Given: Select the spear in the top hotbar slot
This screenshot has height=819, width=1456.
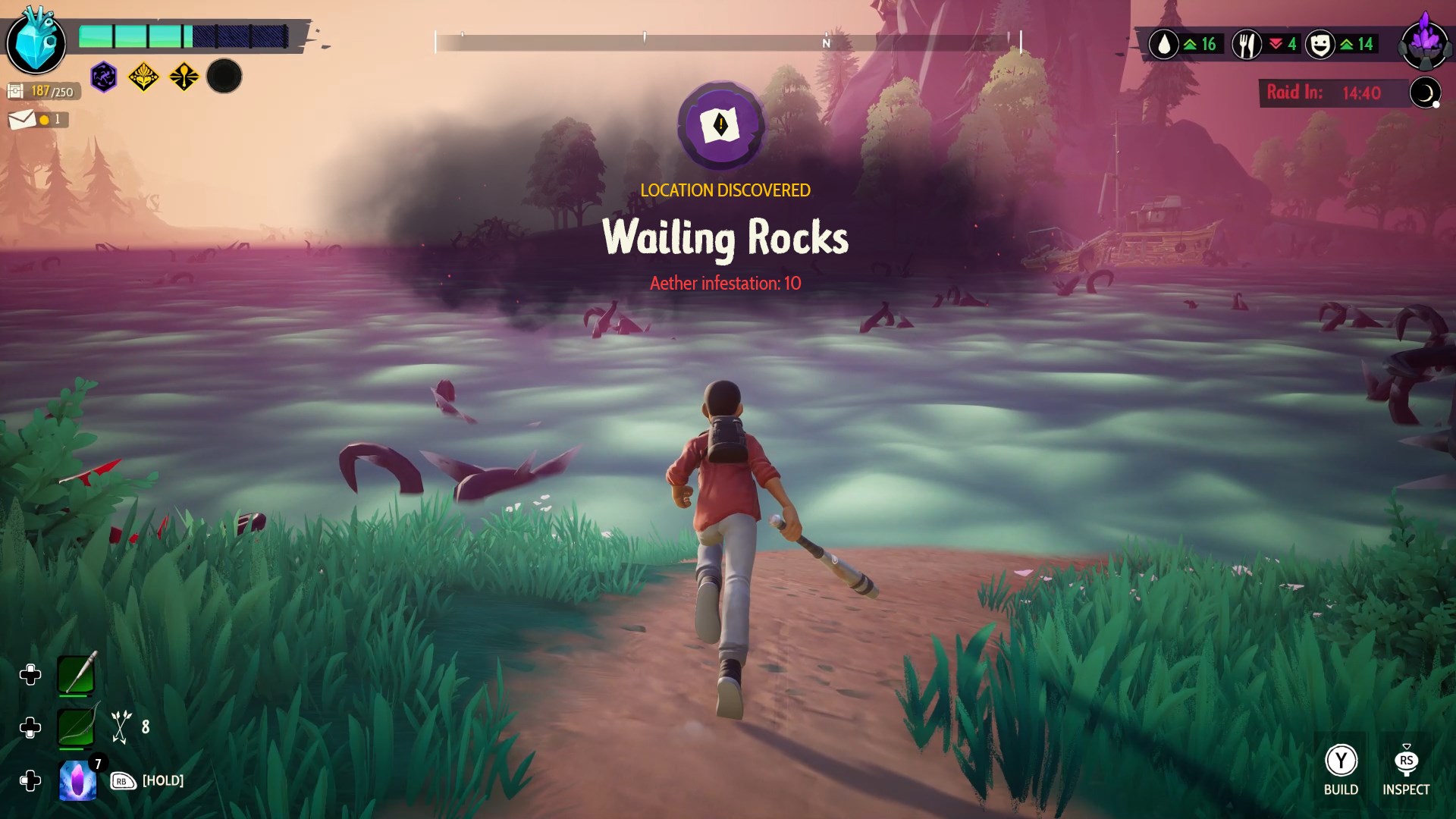Looking at the screenshot, I should coord(75,675).
